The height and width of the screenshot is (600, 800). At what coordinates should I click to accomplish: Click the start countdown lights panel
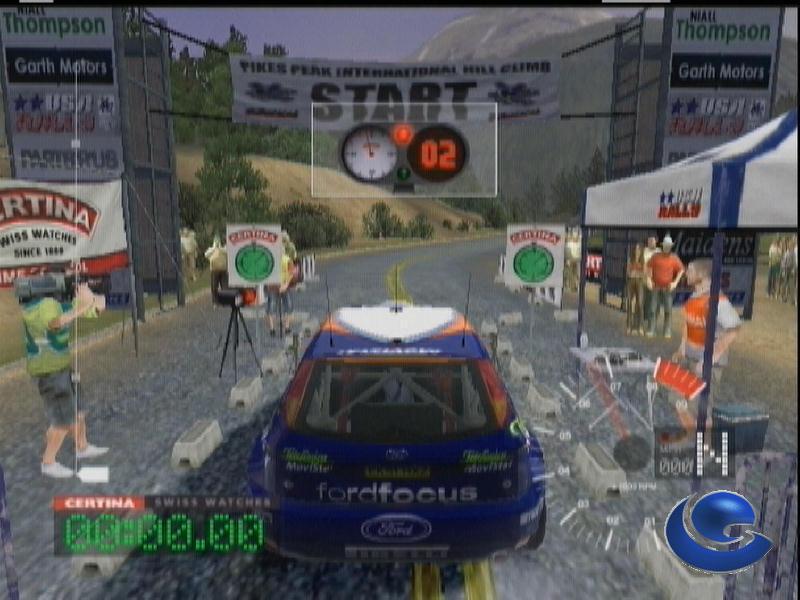[x=404, y=150]
